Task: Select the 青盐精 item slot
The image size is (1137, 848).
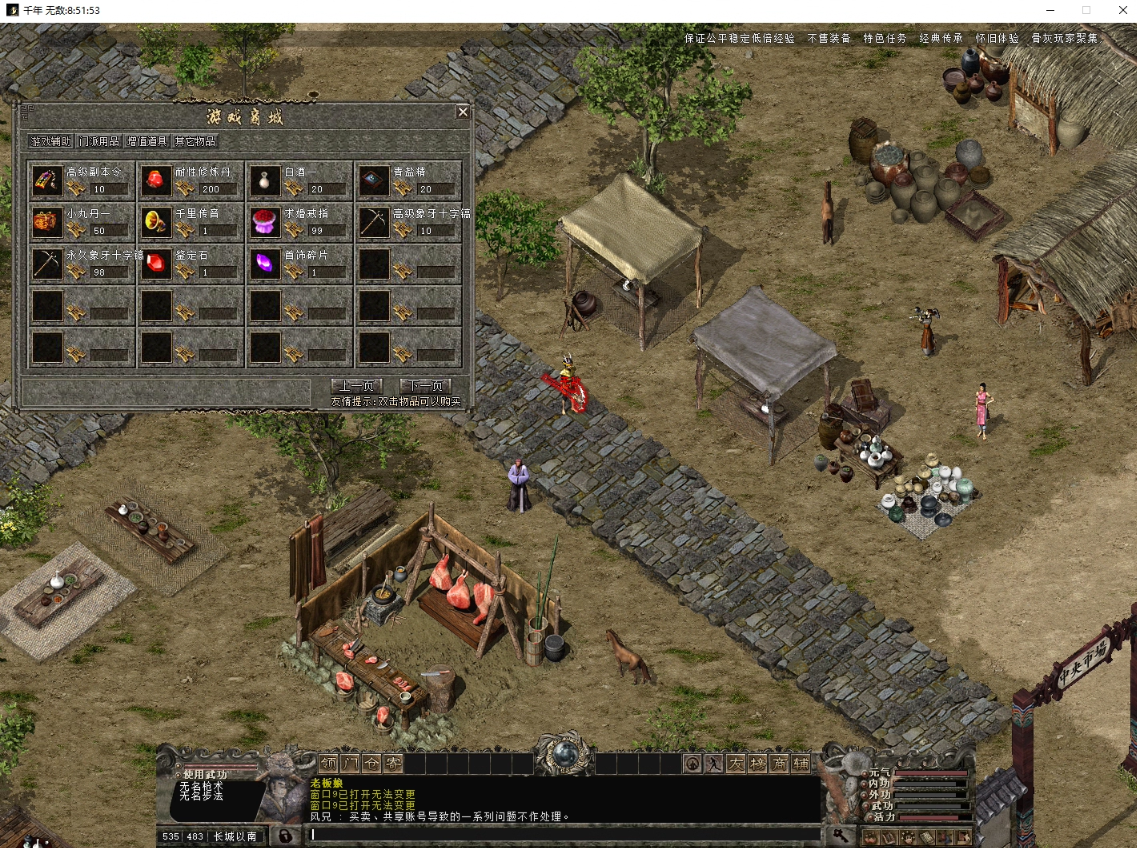Action: pos(374,180)
